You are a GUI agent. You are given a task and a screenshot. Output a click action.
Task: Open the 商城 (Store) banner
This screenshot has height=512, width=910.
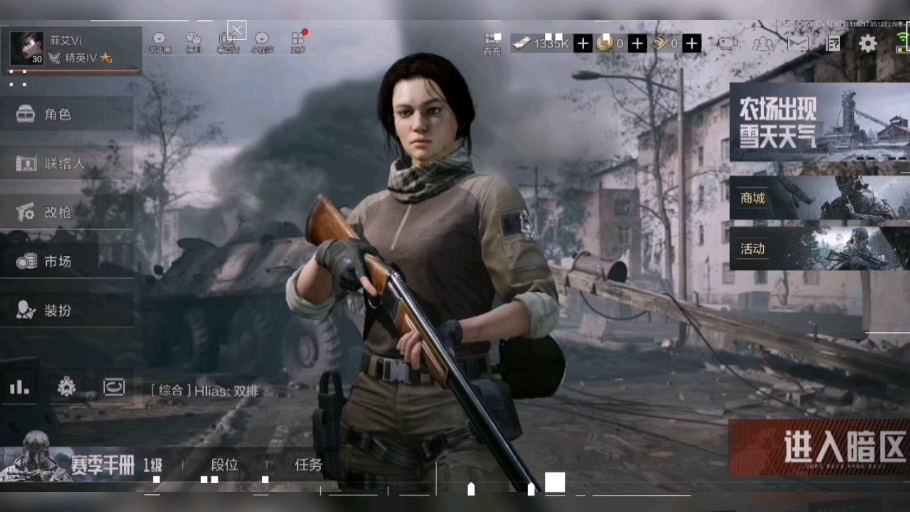[818, 198]
